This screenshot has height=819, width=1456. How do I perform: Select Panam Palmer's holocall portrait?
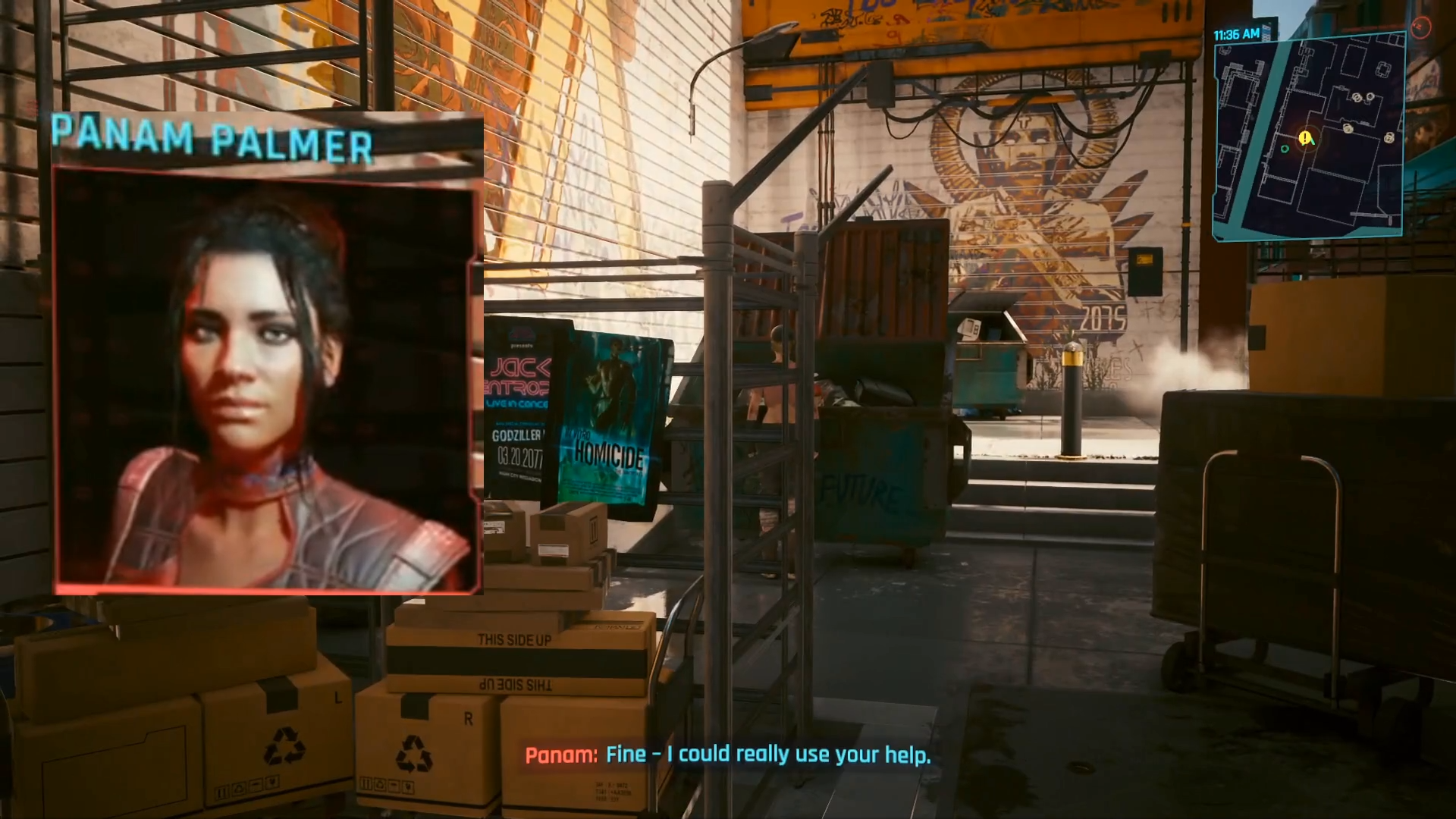[267, 379]
